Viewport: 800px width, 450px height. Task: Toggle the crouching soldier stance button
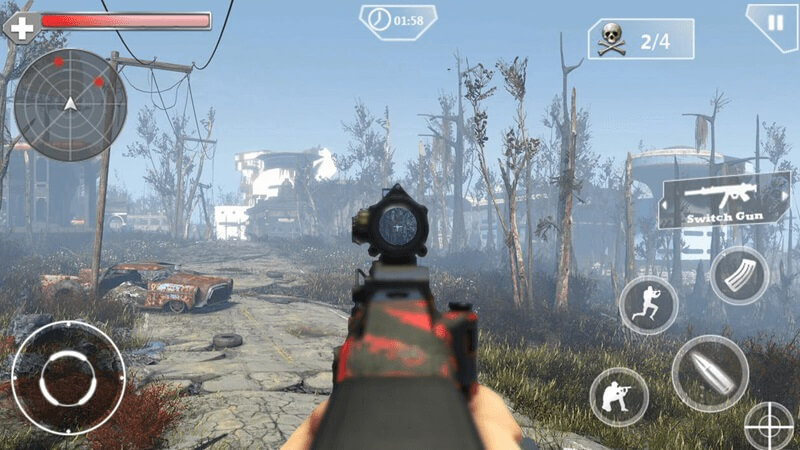coord(619,397)
